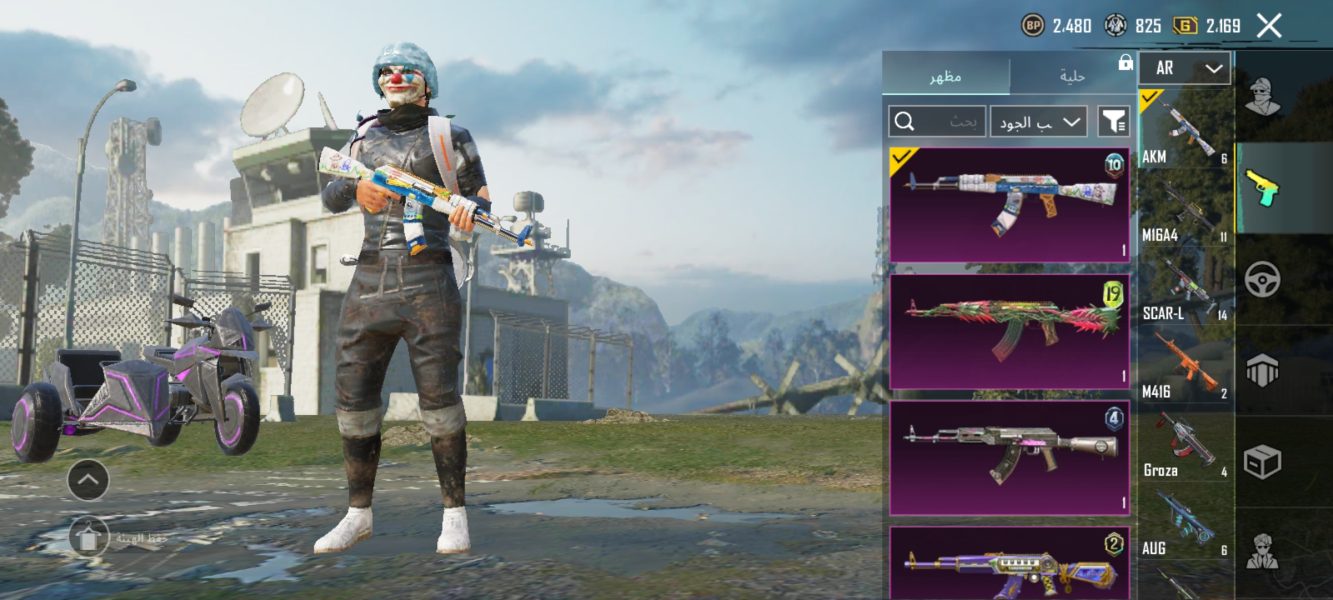Click the skin search field
The width and height of the screenshot is (1333, 600).
[938, 122]
